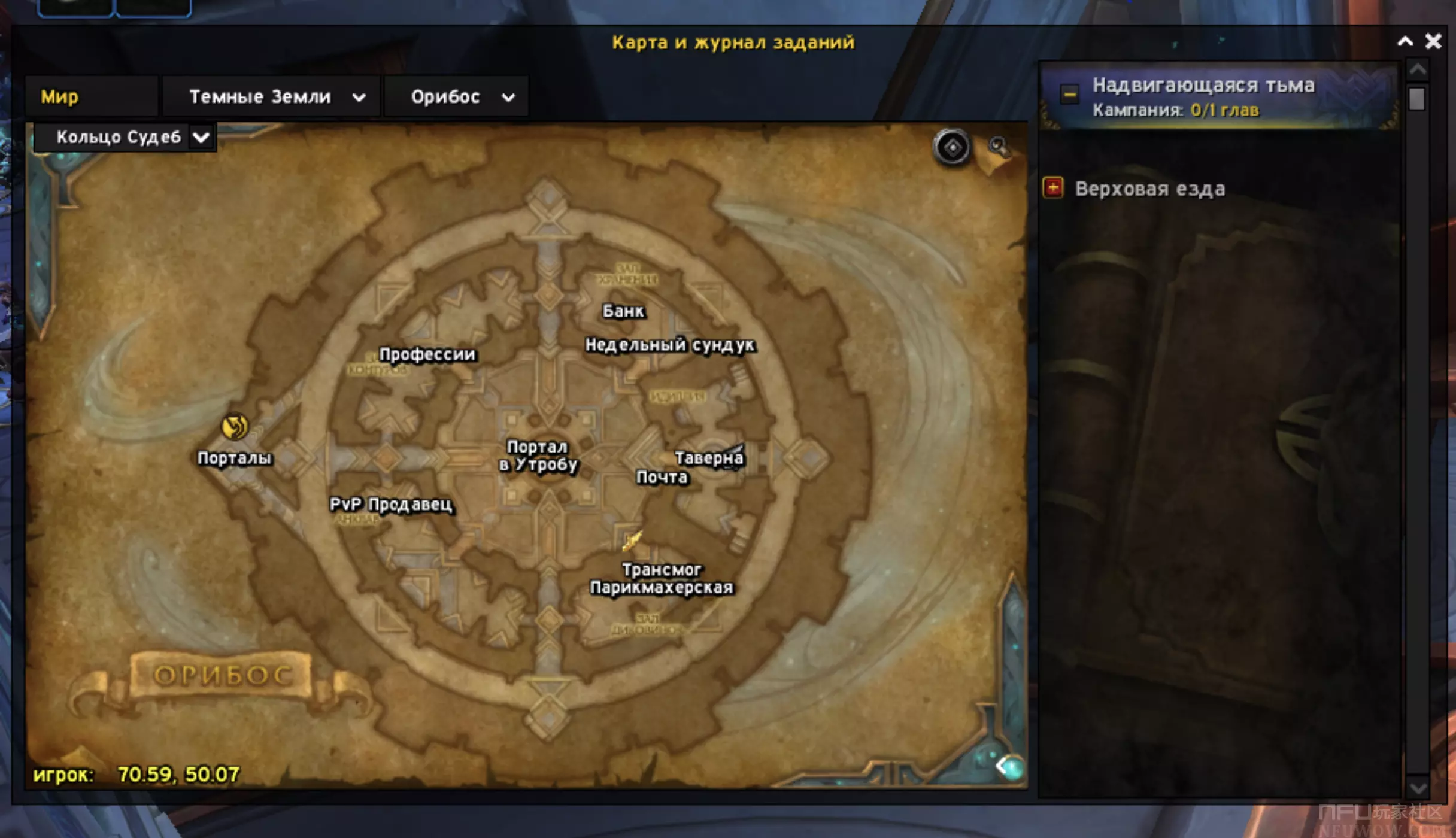Image resolution: width=1456 pixels, height=838 pixels.
Task: Expand the Верховая езда quest category
Action: click(1053, 188)
